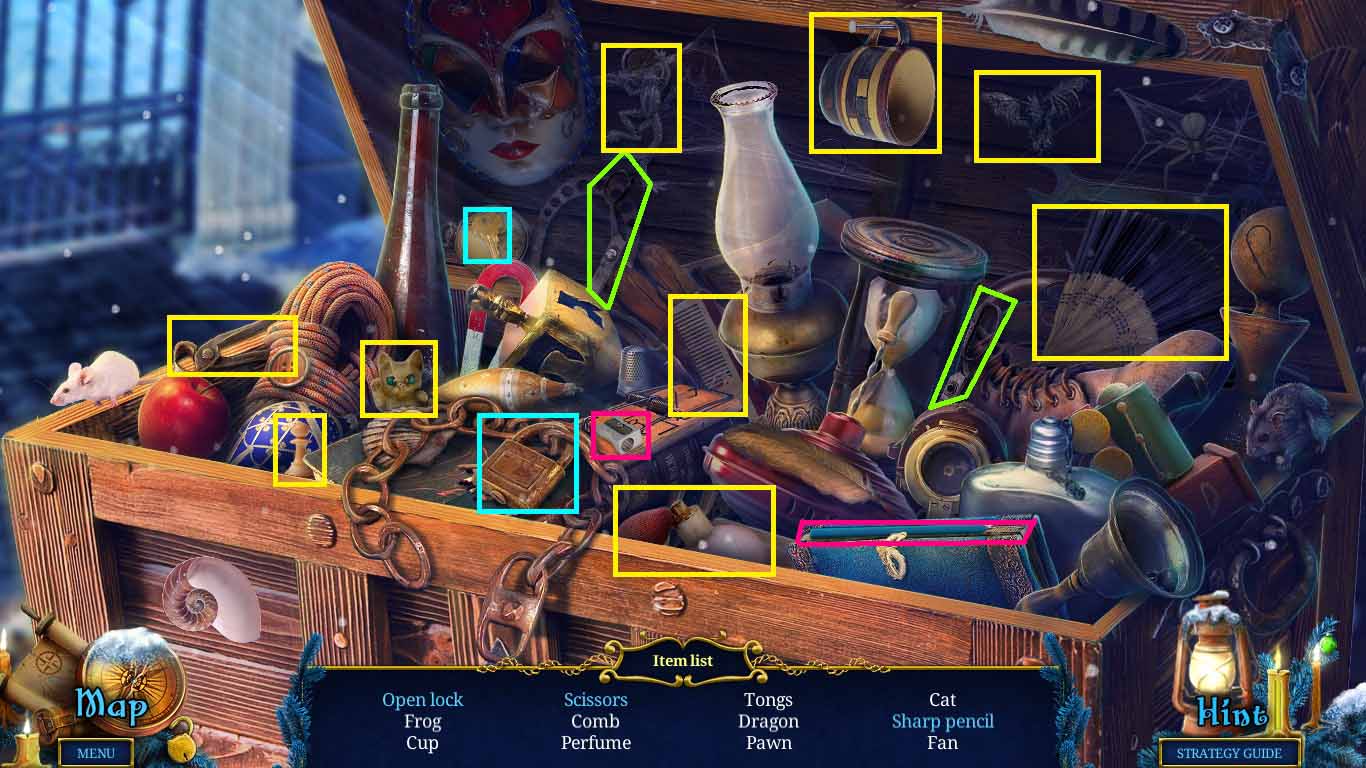Click the tongs on the rope coil
This screenshot has width=1366, height=768.
point(231,345)
